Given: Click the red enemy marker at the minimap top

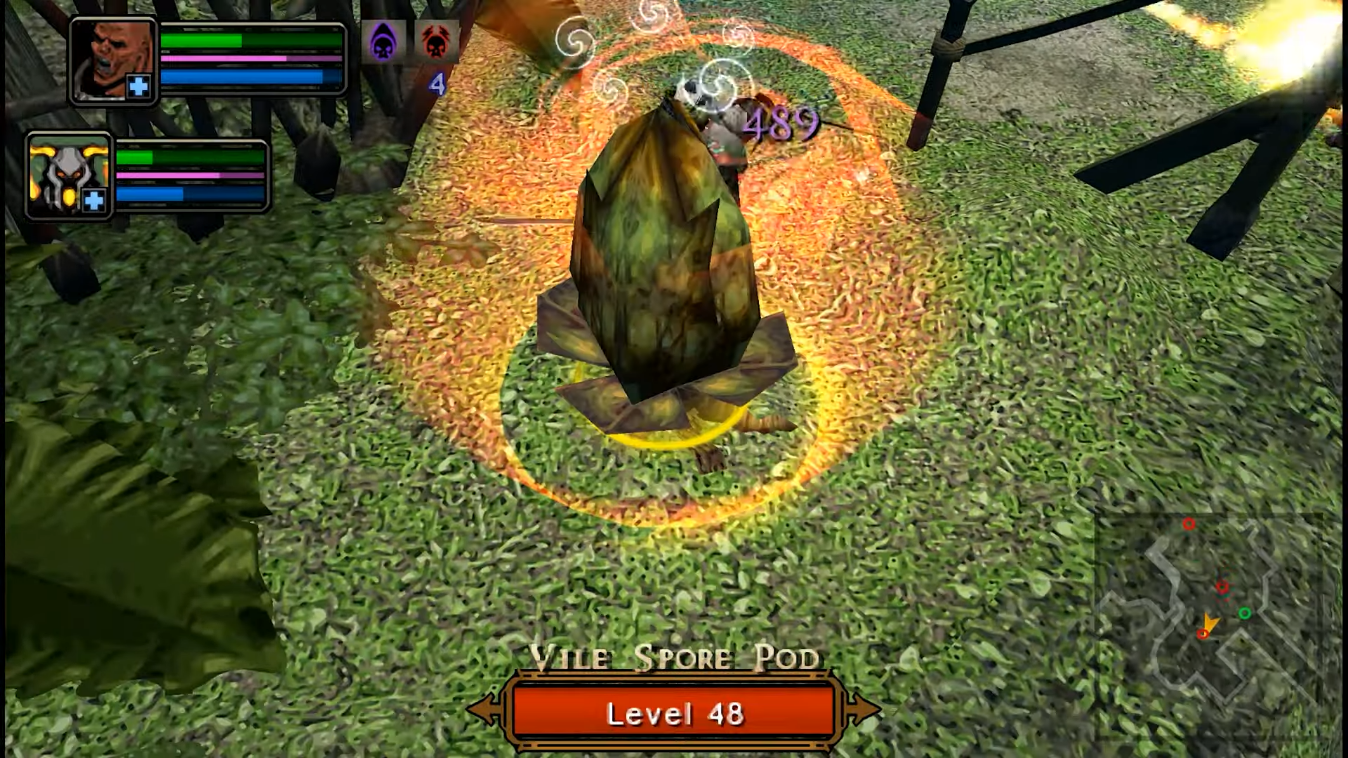Looking at the screenshot, I should click(x=1189, y=523).
